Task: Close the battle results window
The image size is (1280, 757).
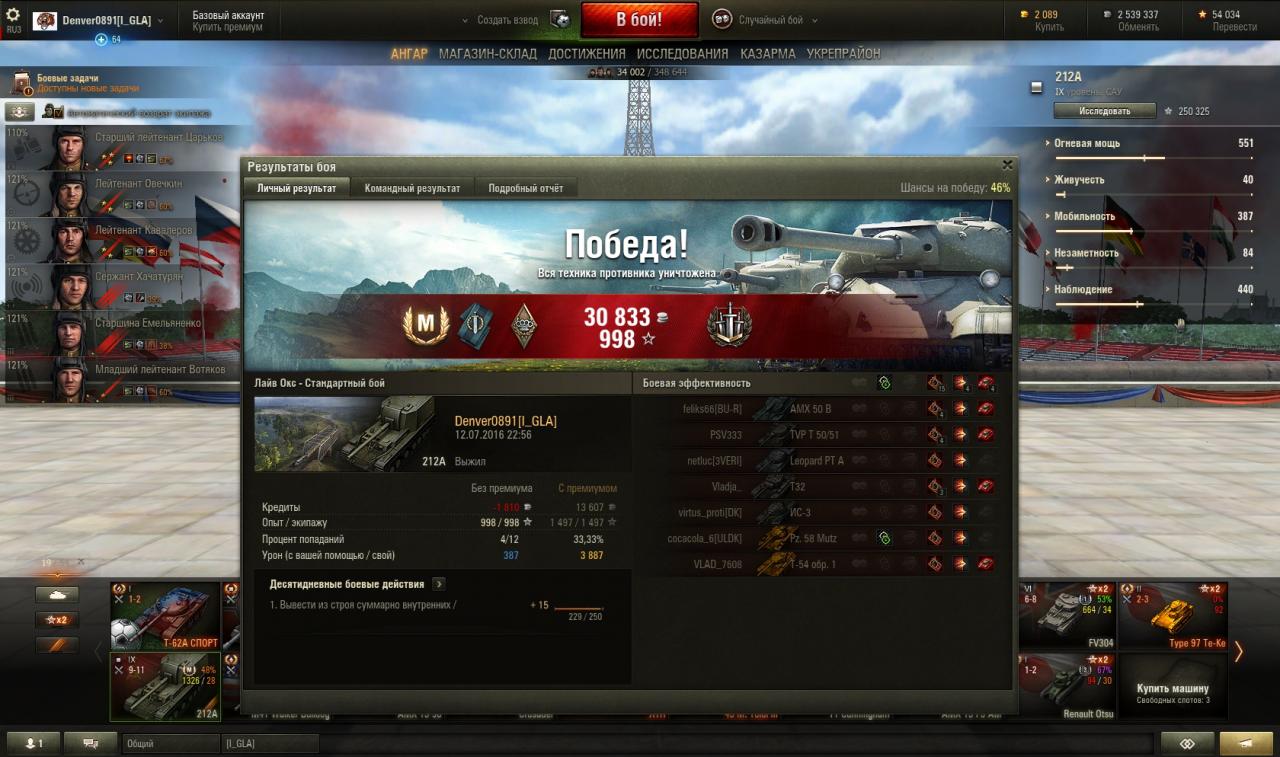Action: [1007, 165]
